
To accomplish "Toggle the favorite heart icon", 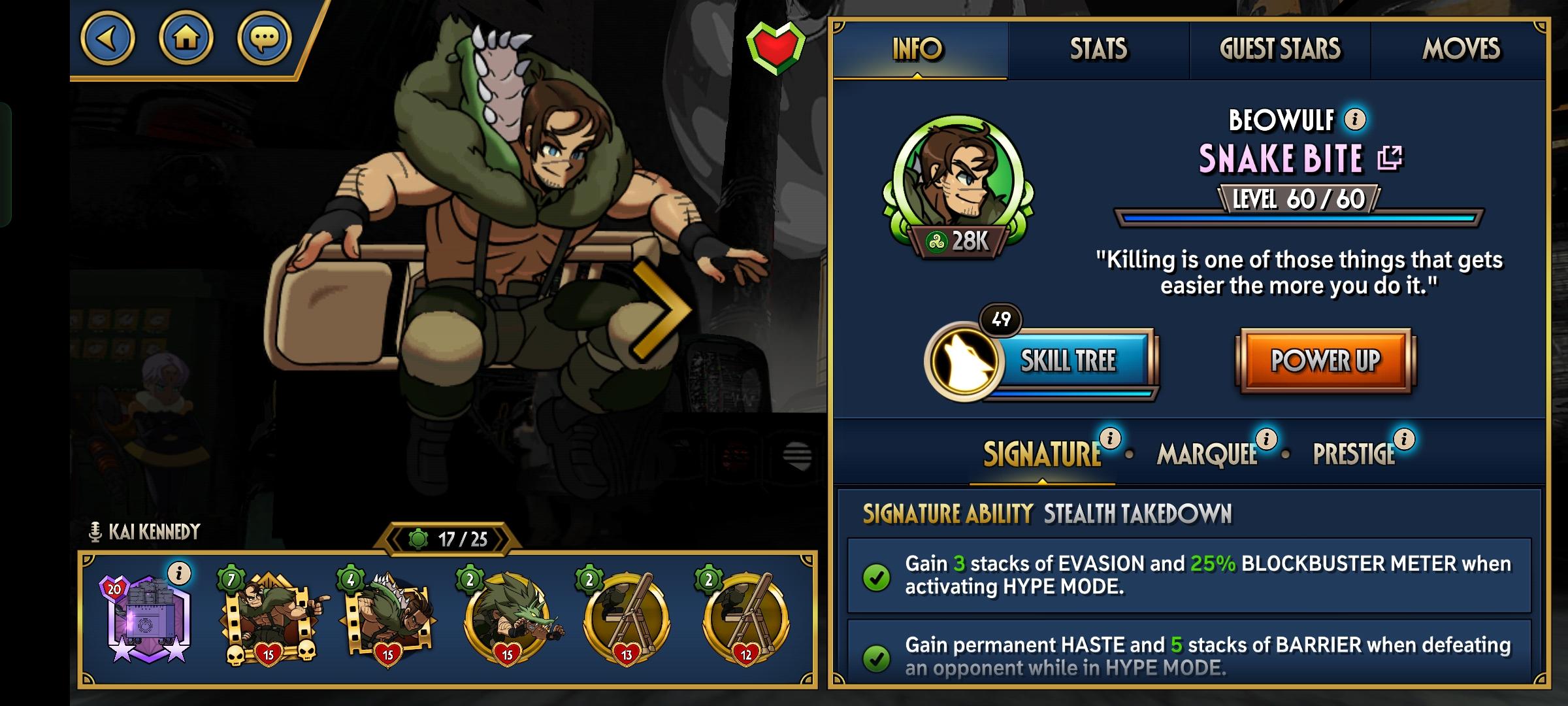I will tap(776, 46).
